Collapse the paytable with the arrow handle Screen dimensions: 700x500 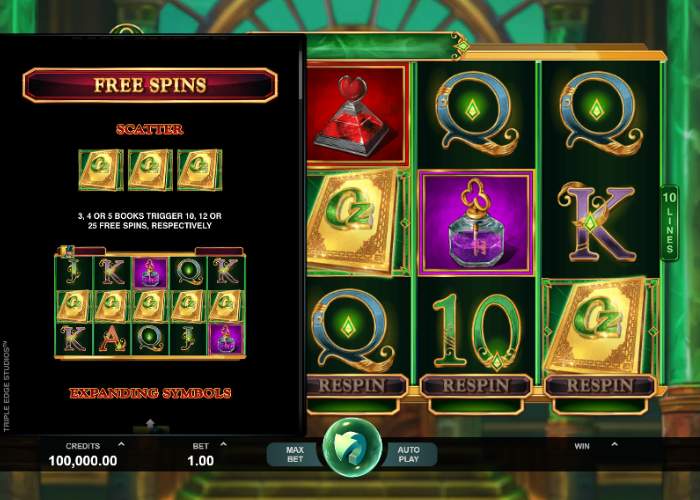tap(150, 425)
